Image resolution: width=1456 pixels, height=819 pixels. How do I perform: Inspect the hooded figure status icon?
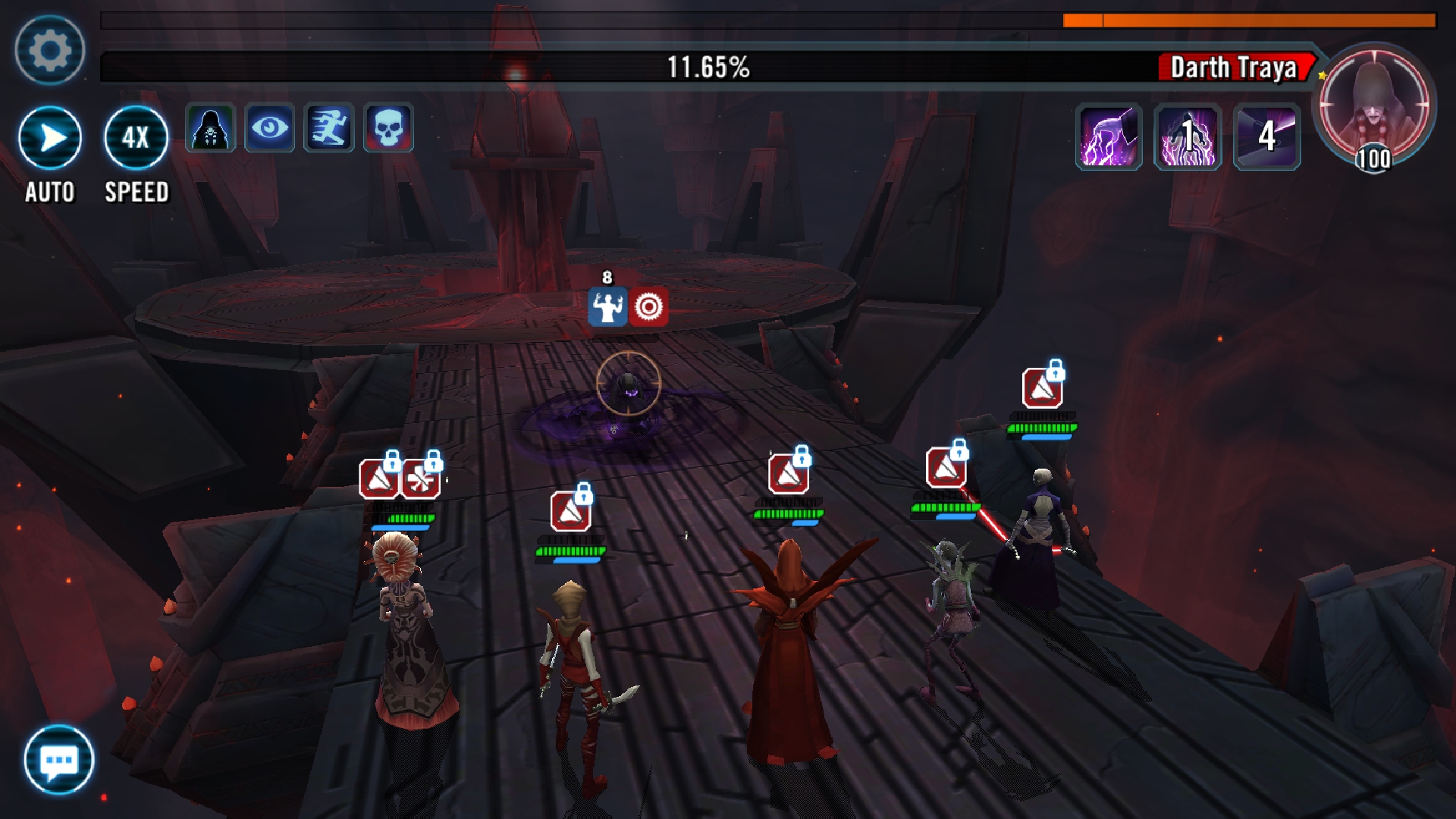coord(210,128)
